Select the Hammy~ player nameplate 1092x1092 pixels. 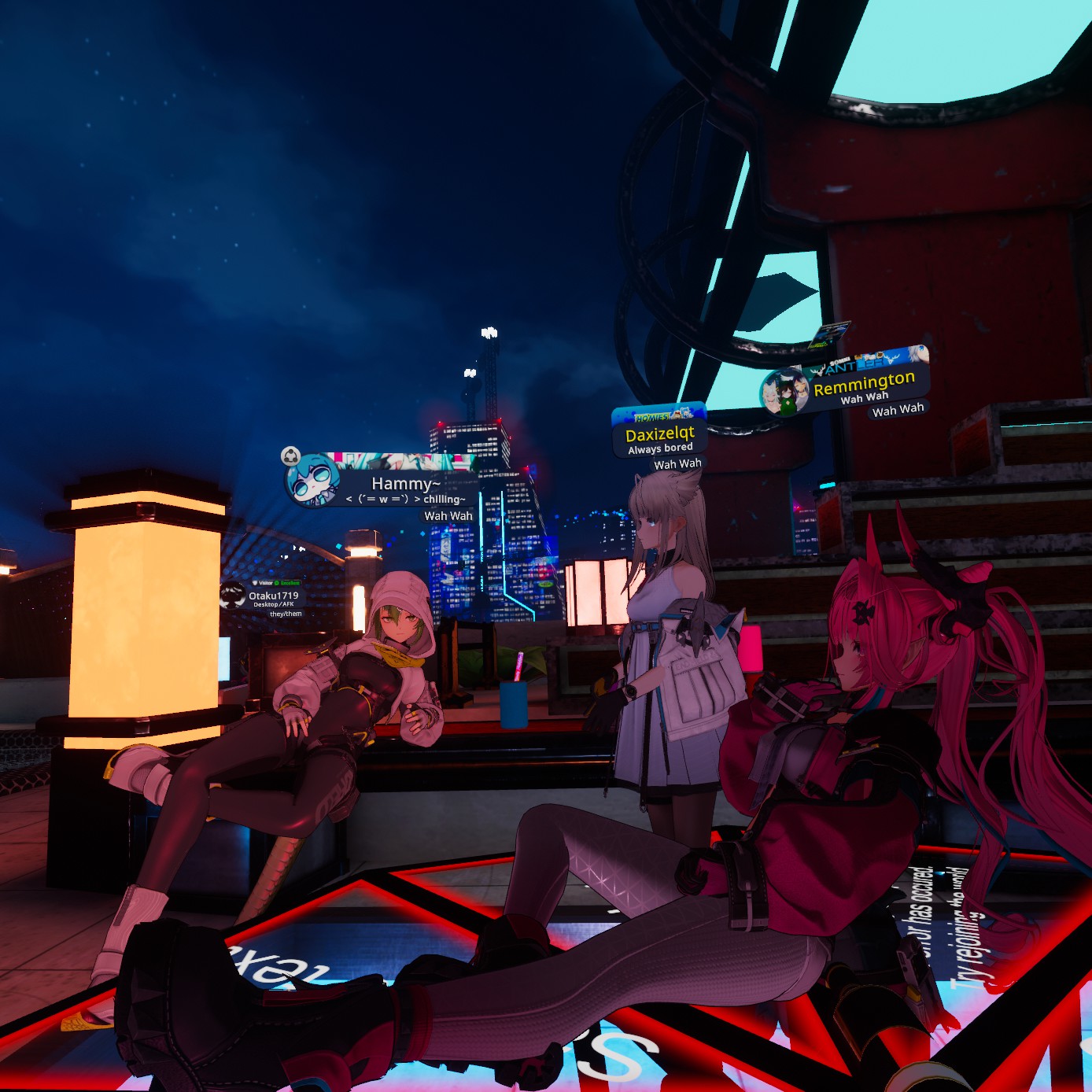(404, 485)
